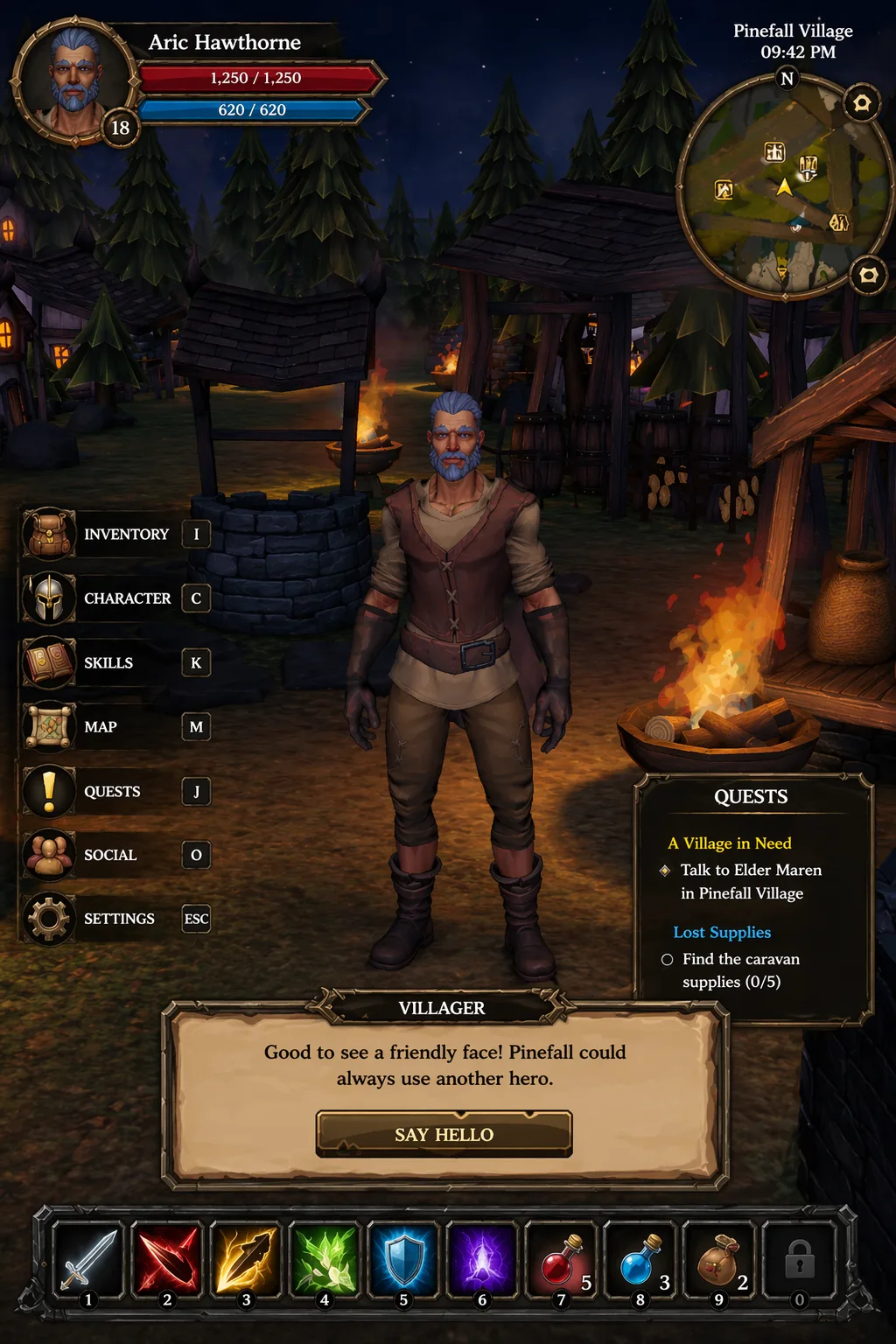Open the Skills book menu
896x1344 pixels.
click(x=115, y=663)
